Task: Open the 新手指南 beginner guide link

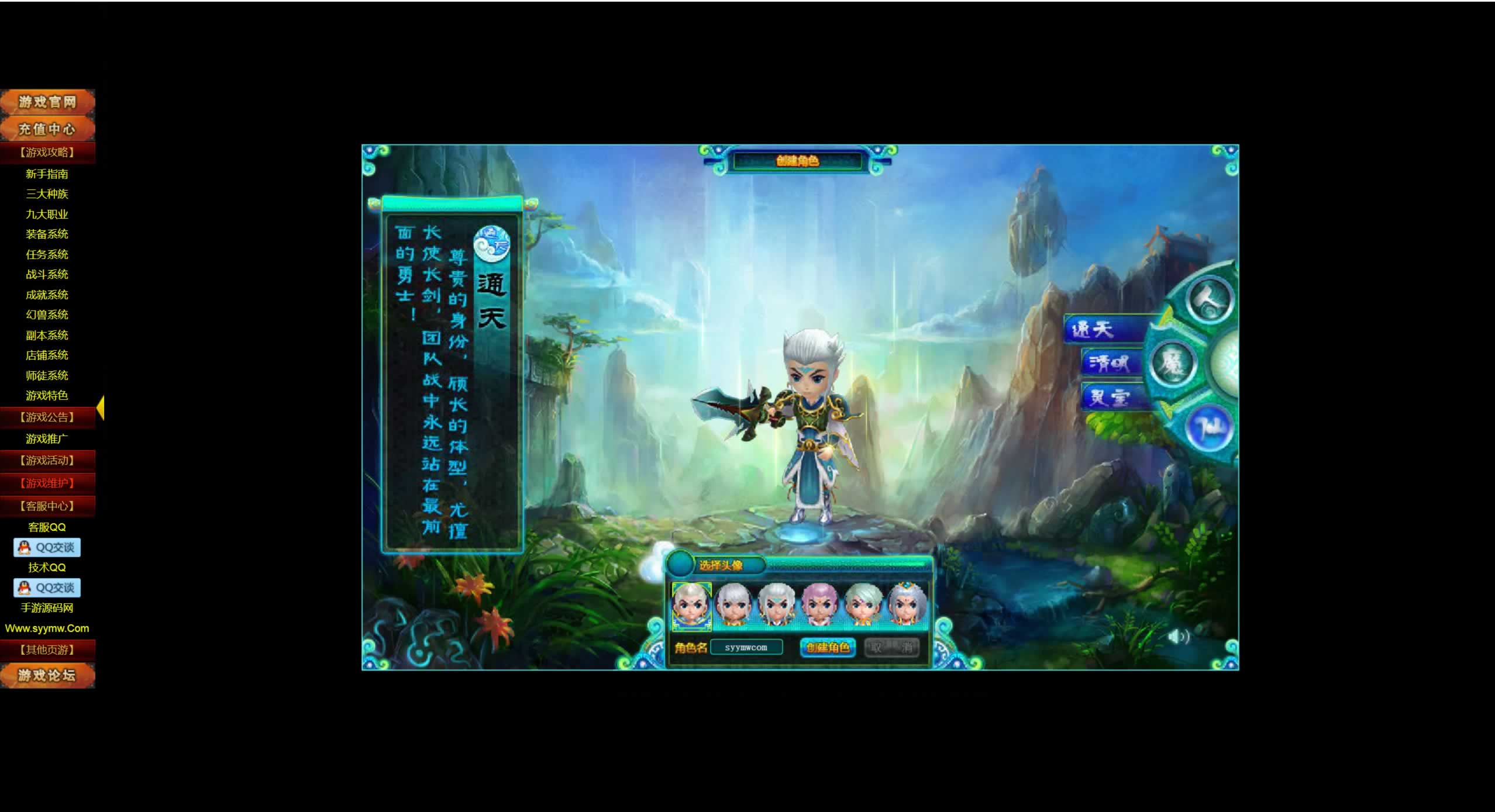Action: (x=47, y=174)
